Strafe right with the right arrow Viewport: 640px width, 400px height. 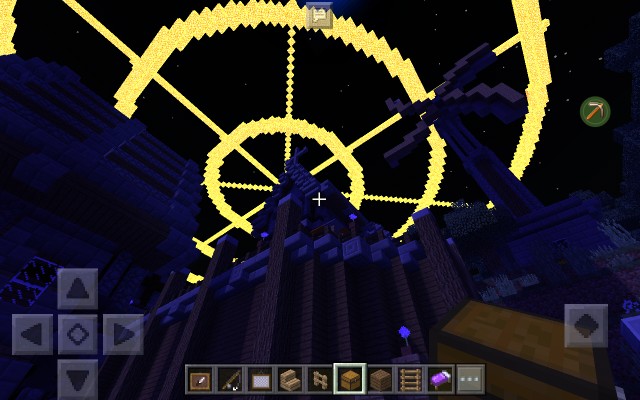click(x=122, y=334)
